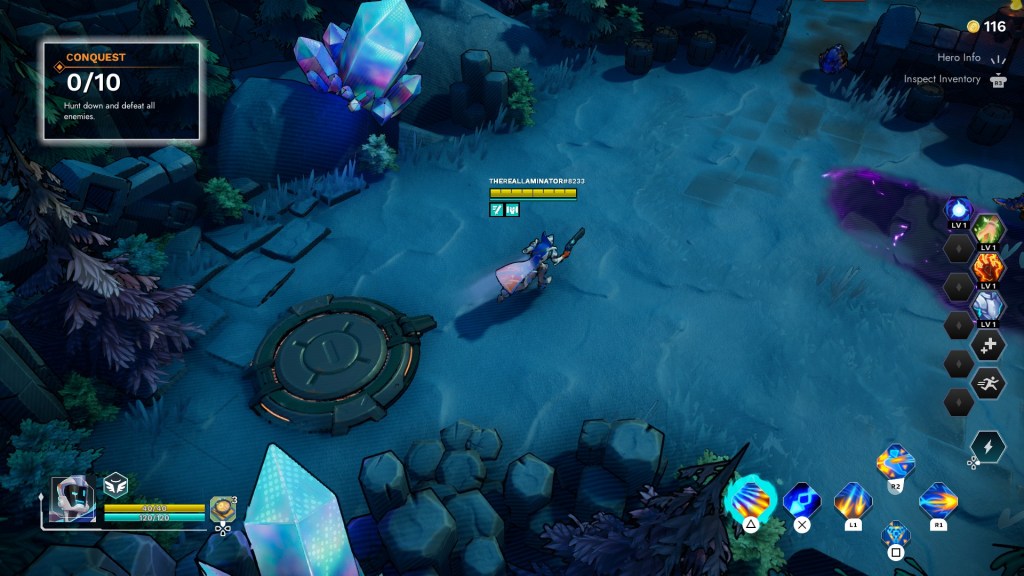Viewport: 1024px width, 576px height.
Task: Activate the top-row flame burst ability icon
Action: 895,462
